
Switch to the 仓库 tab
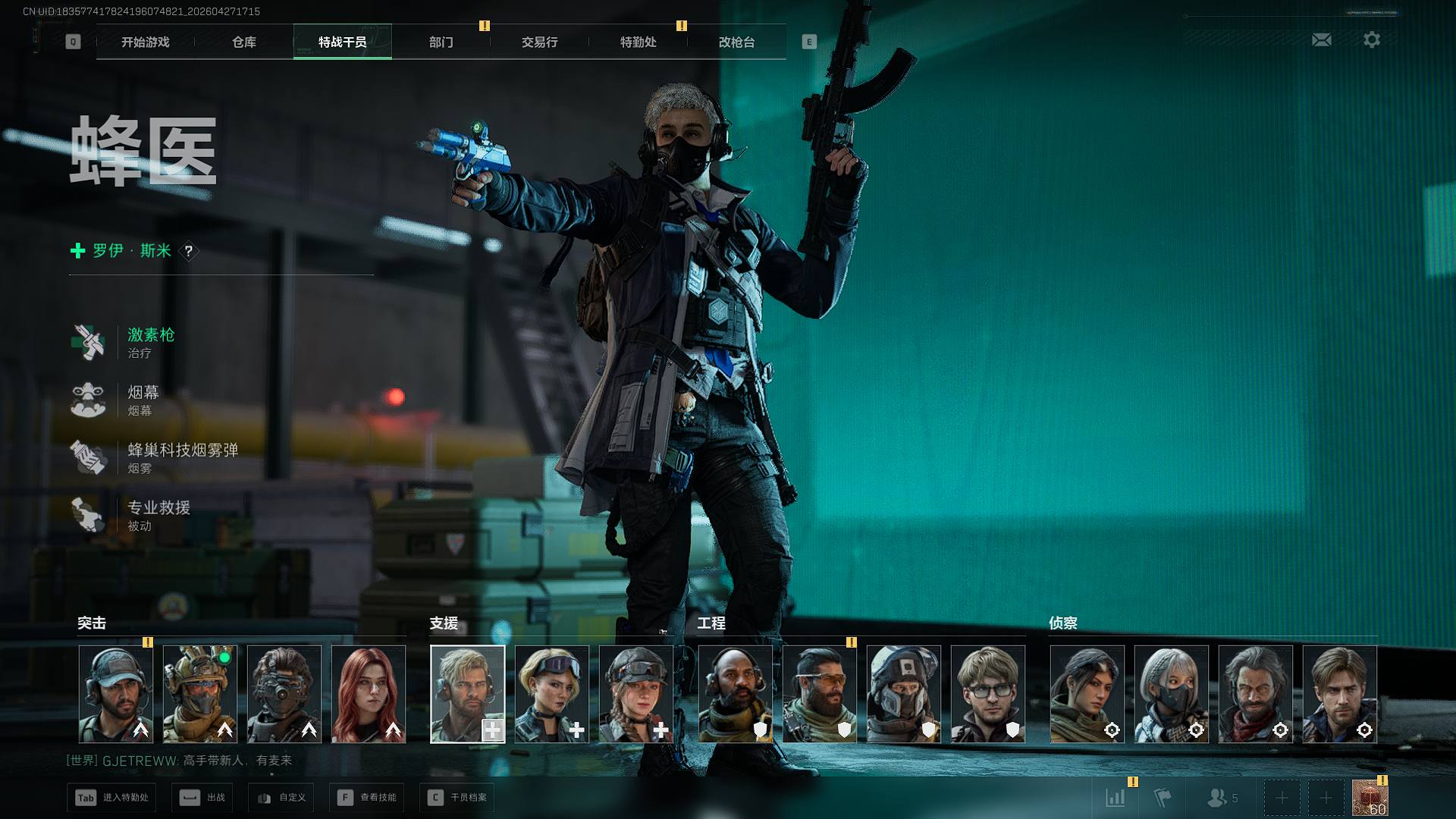[x=243, y=42]
